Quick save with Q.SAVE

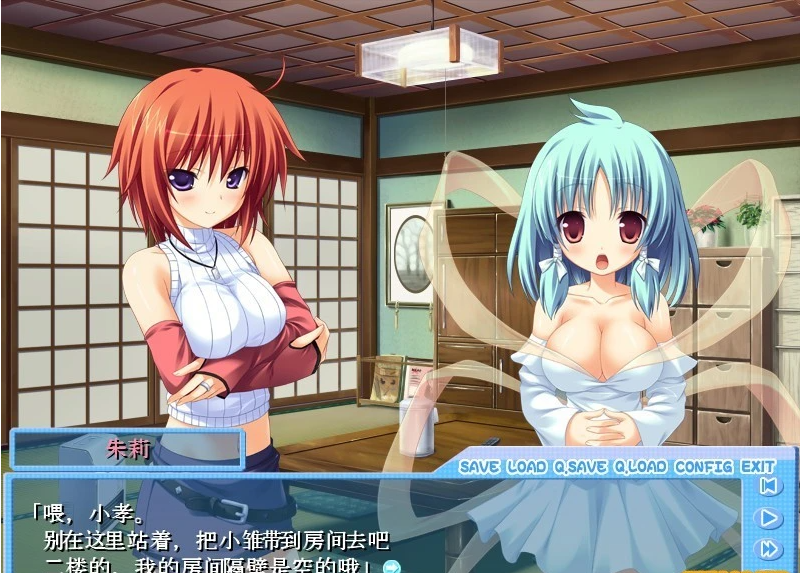(x=581, y=467)
